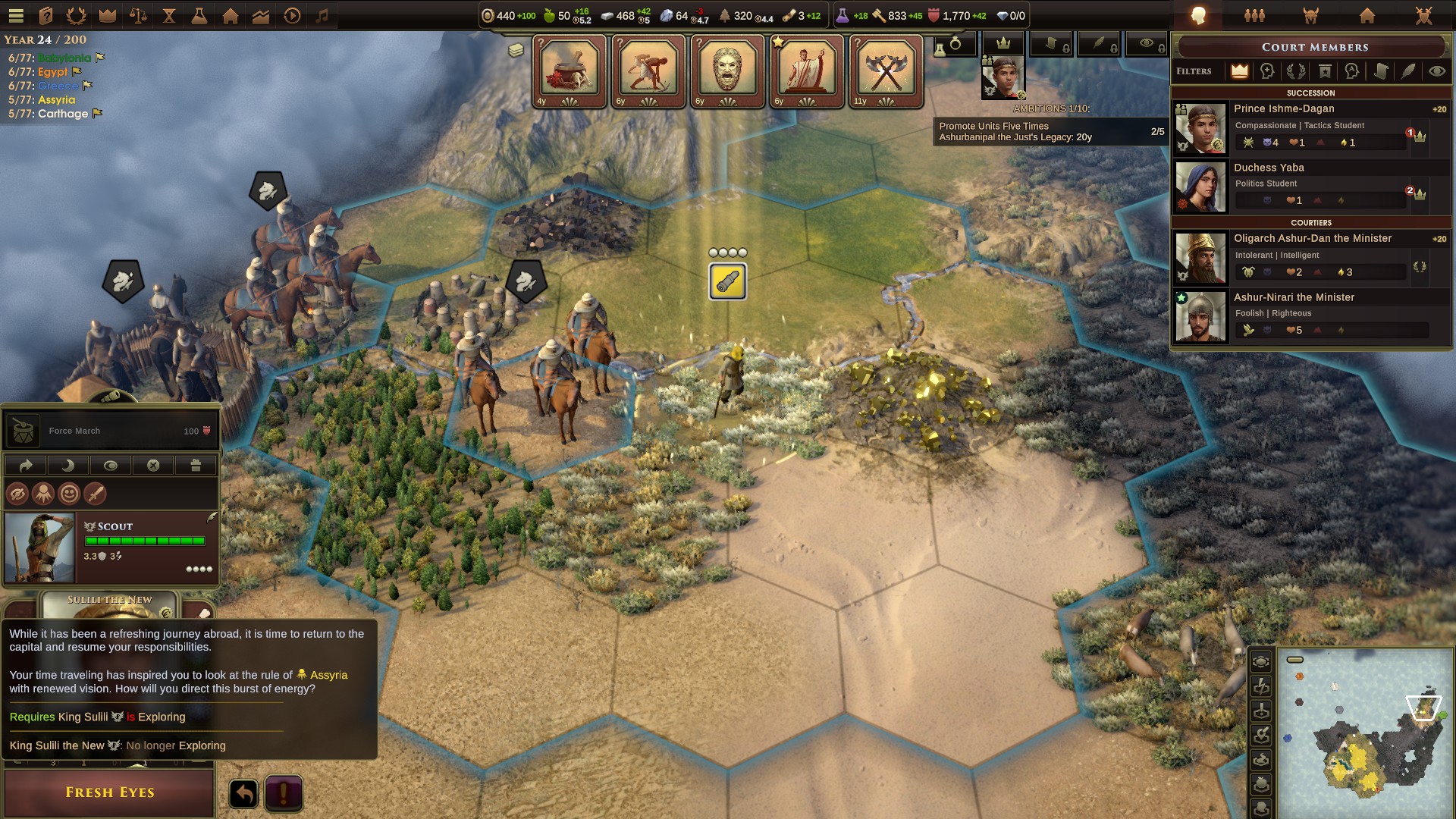Expand the Ambitions 1/10 panel

pos(1050,108)
